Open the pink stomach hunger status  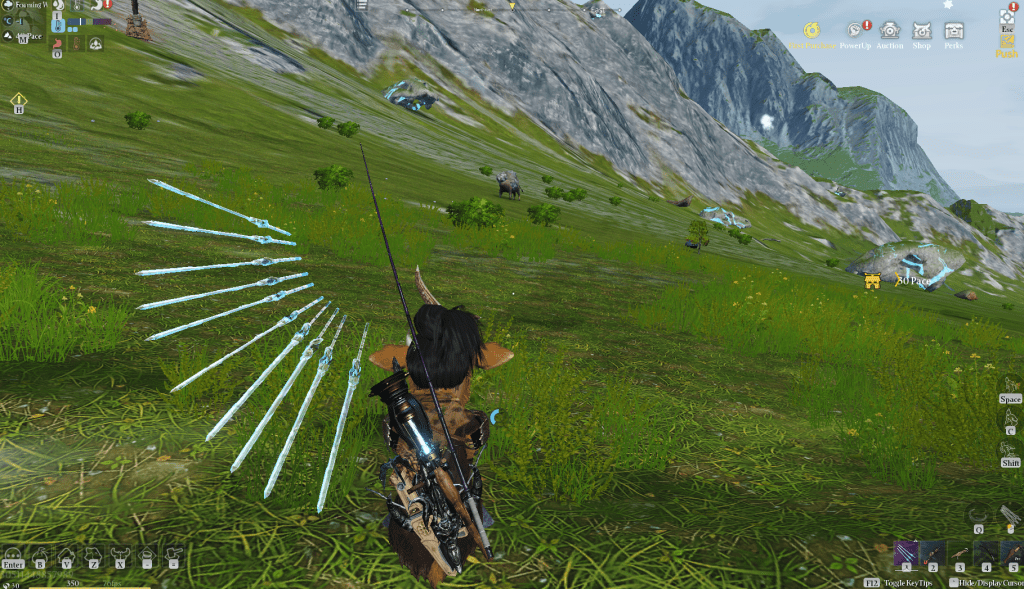[x=57, y=43]
